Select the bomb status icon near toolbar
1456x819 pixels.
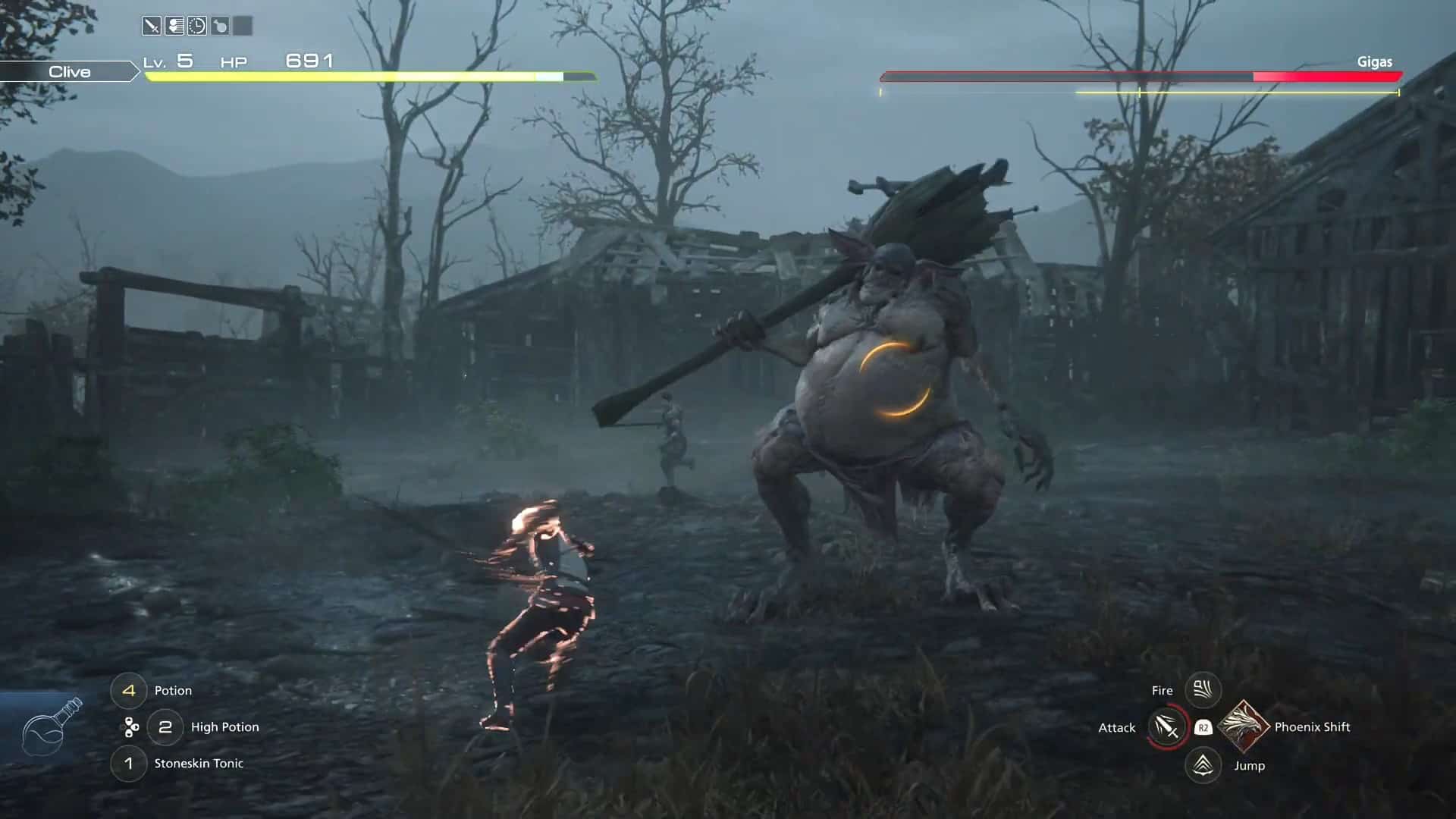coord(220,24)
